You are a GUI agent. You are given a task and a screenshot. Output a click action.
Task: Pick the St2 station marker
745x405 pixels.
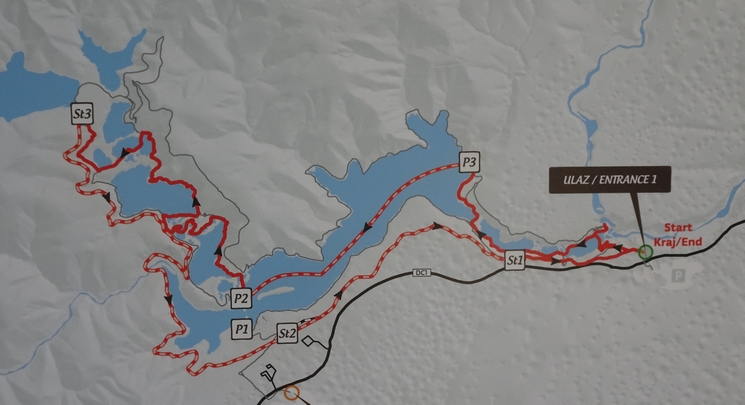point(287,332)
